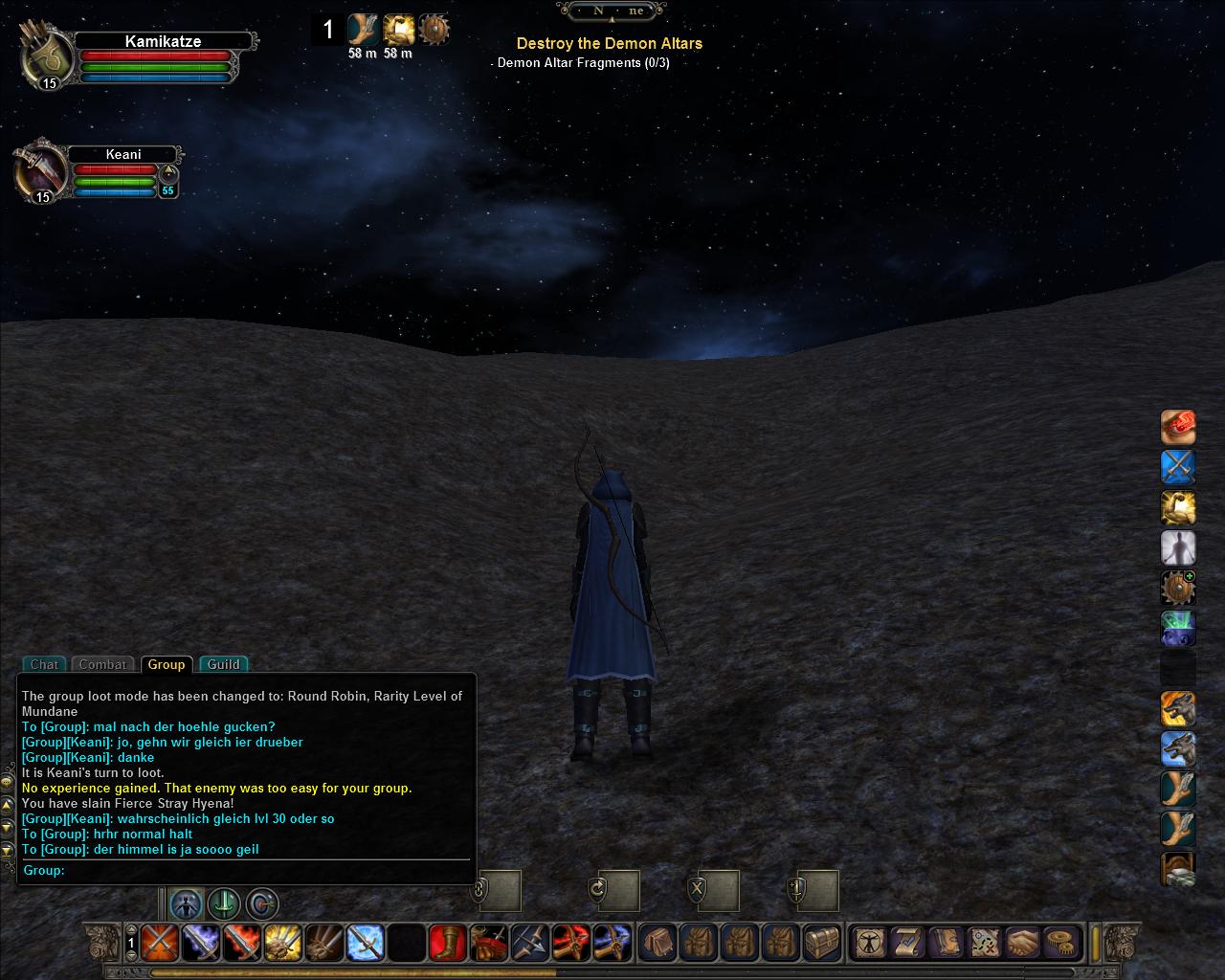This screenshot has height=980, width=1225.
Task: Open the gears settings icon
Action: (1058, 943)
